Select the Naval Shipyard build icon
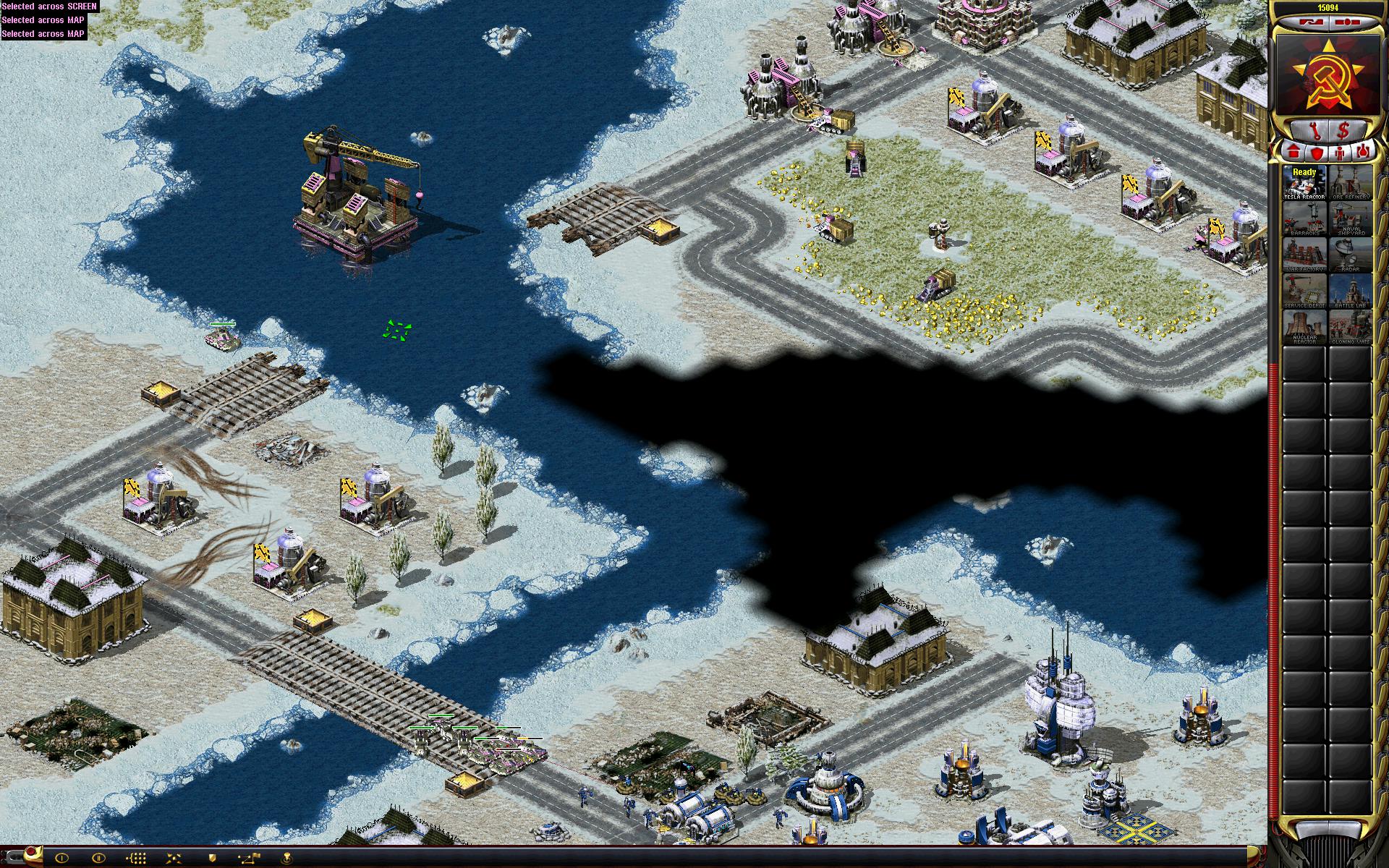Image resolution: width=1389 pixels, height=868 pixels. (1349, 218)
